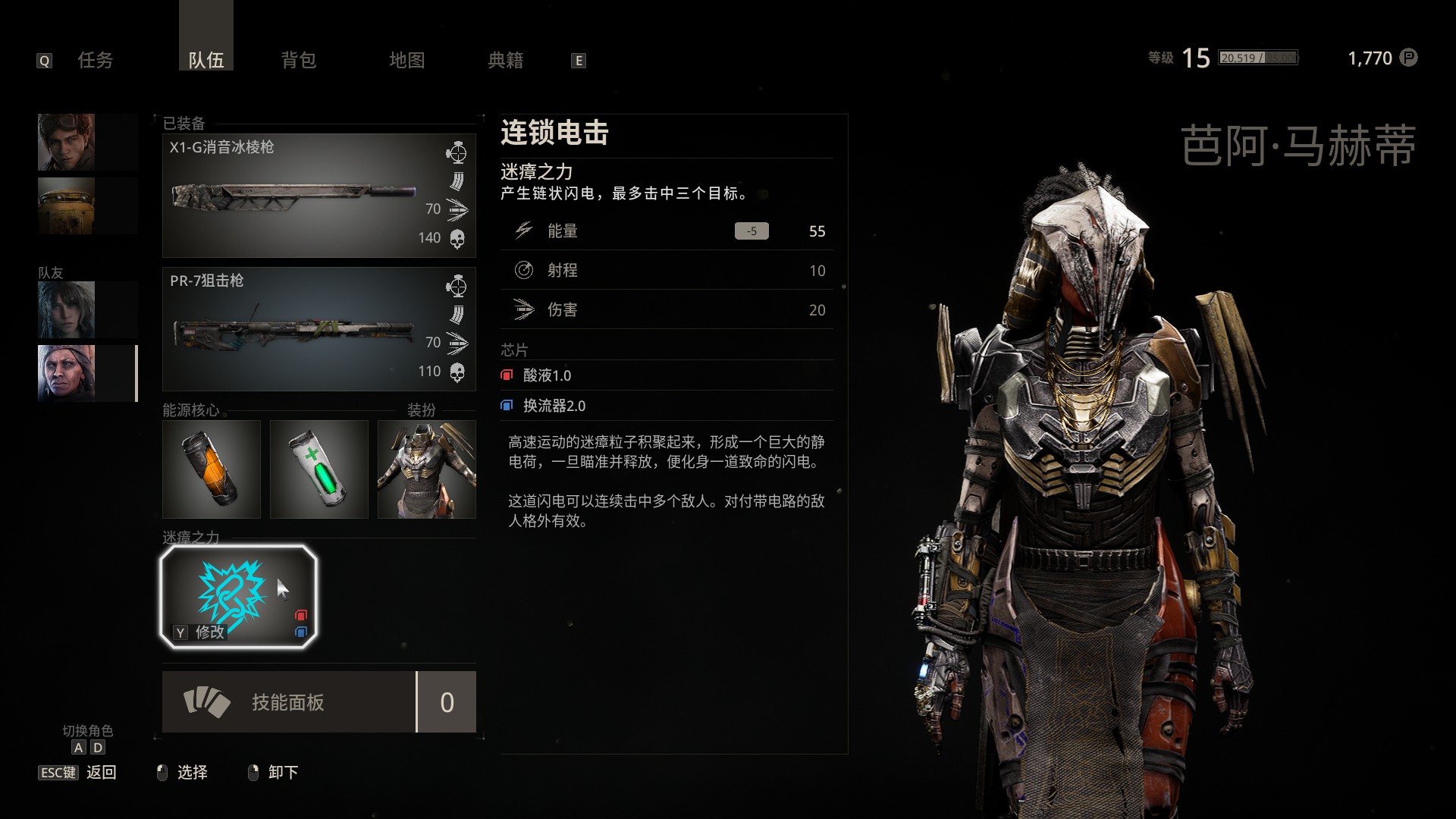
Task: Open the 技能面板 skill panel
Action: [288, 702]
